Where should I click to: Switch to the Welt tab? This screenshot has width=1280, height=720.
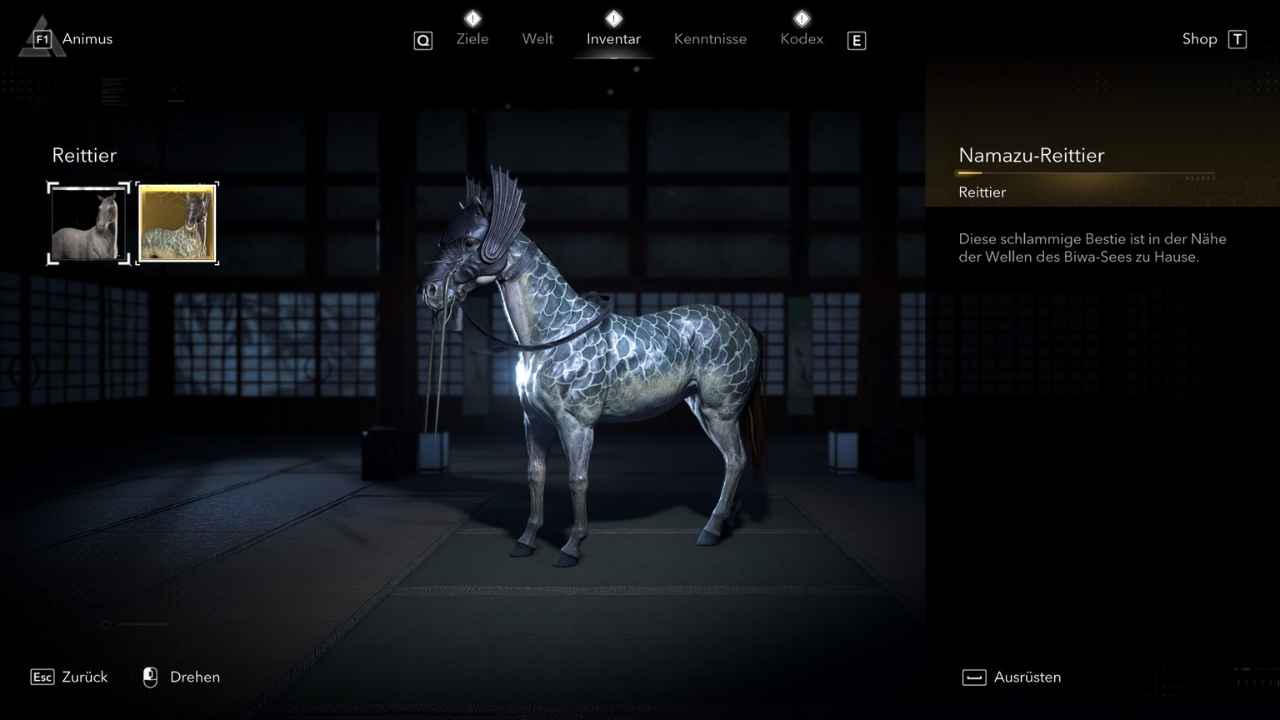point(537,39)
